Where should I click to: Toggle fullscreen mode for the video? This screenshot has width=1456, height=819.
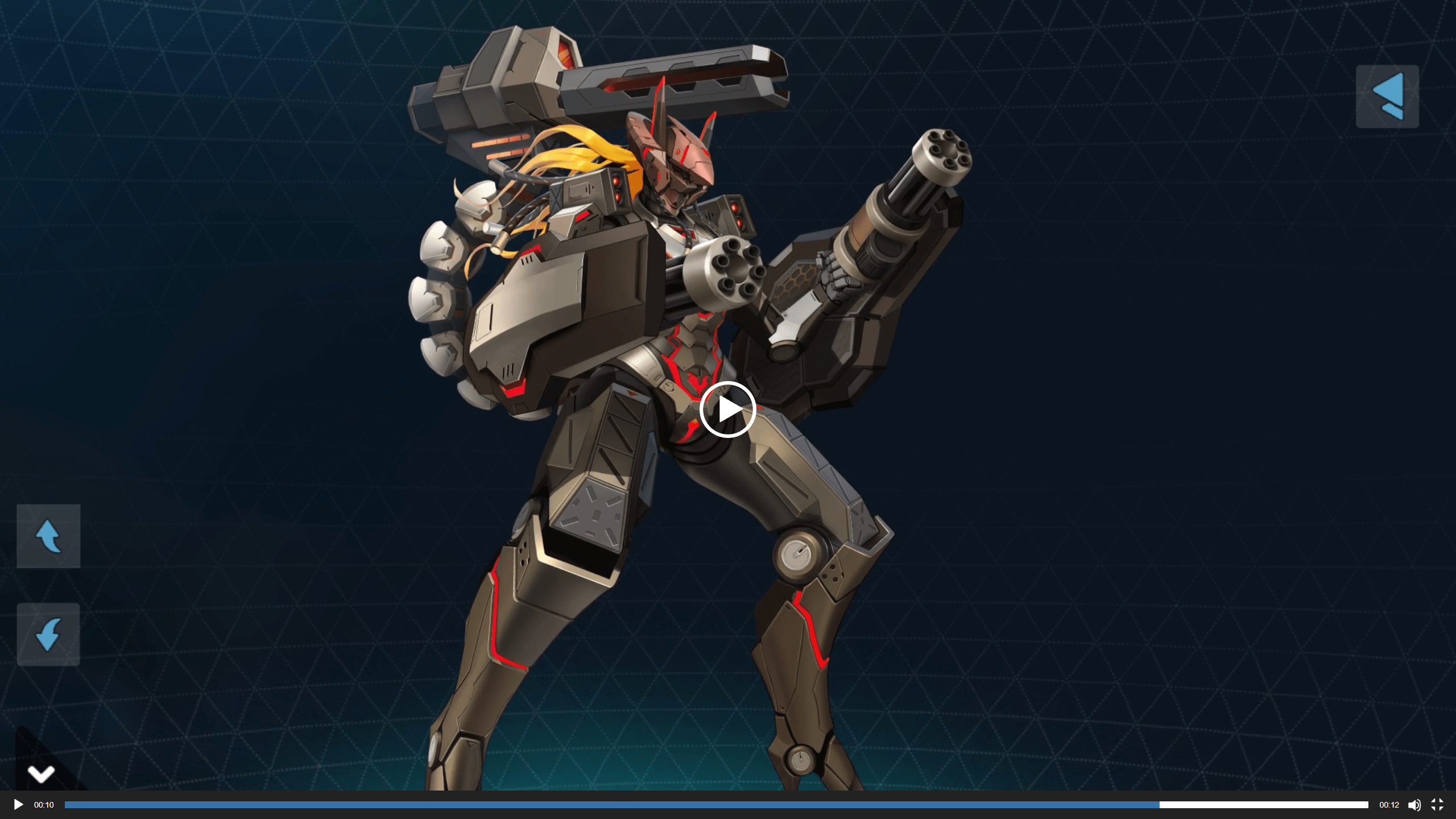(1437, 805)
